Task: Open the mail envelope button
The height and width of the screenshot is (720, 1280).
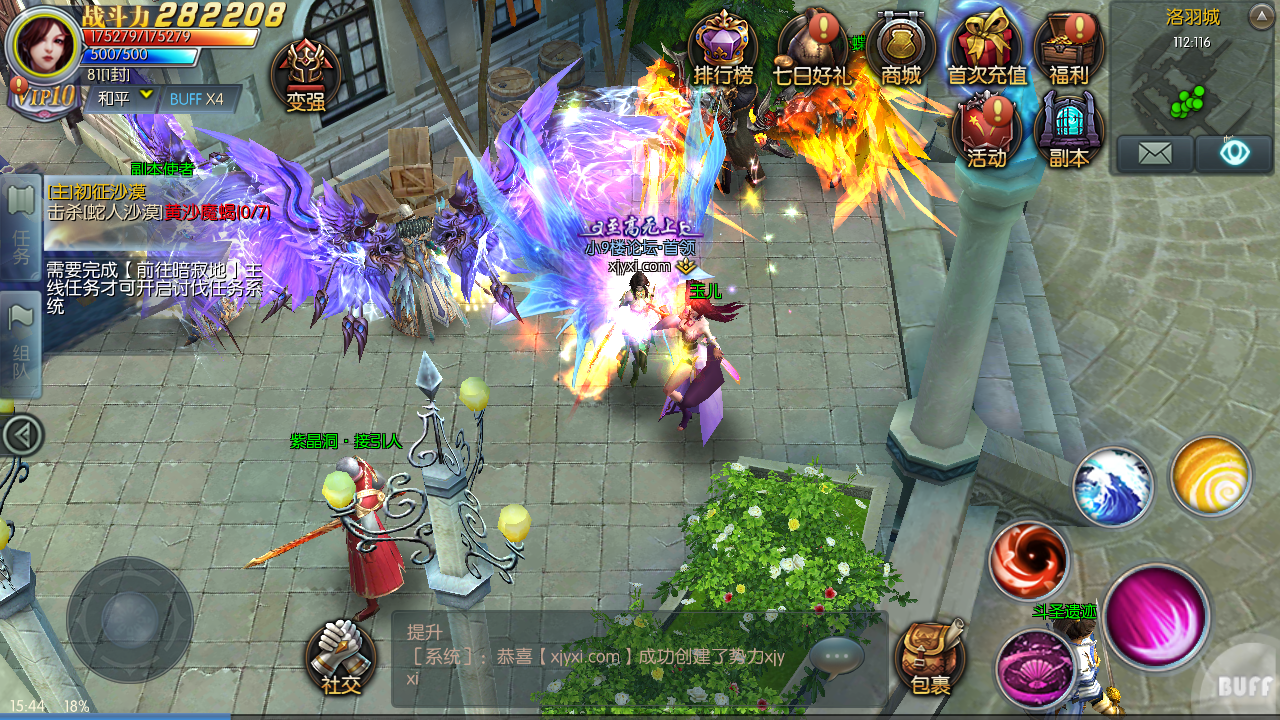Action: (x=1154, y=154)
